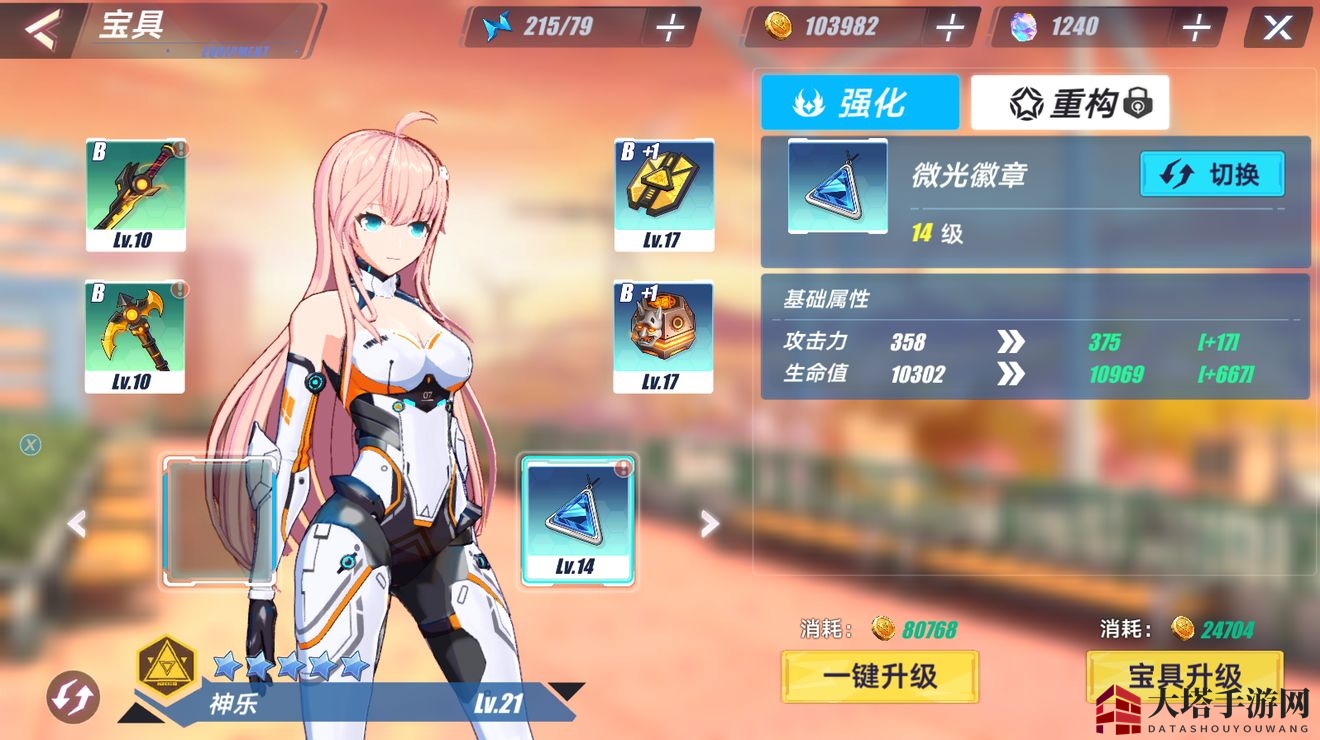Screen dimensions: 1320x740
Task: Click the left arrow for previous character
Action: 77,523
